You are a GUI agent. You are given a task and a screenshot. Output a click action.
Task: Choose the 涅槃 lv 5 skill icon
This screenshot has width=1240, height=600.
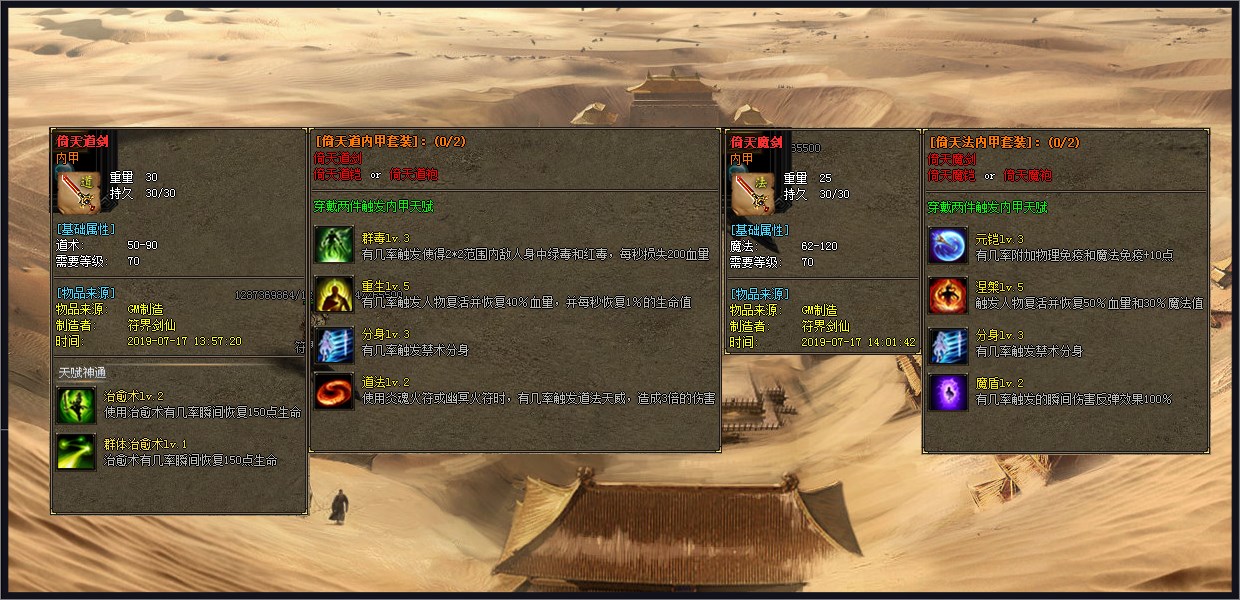(x=948, y=295)
